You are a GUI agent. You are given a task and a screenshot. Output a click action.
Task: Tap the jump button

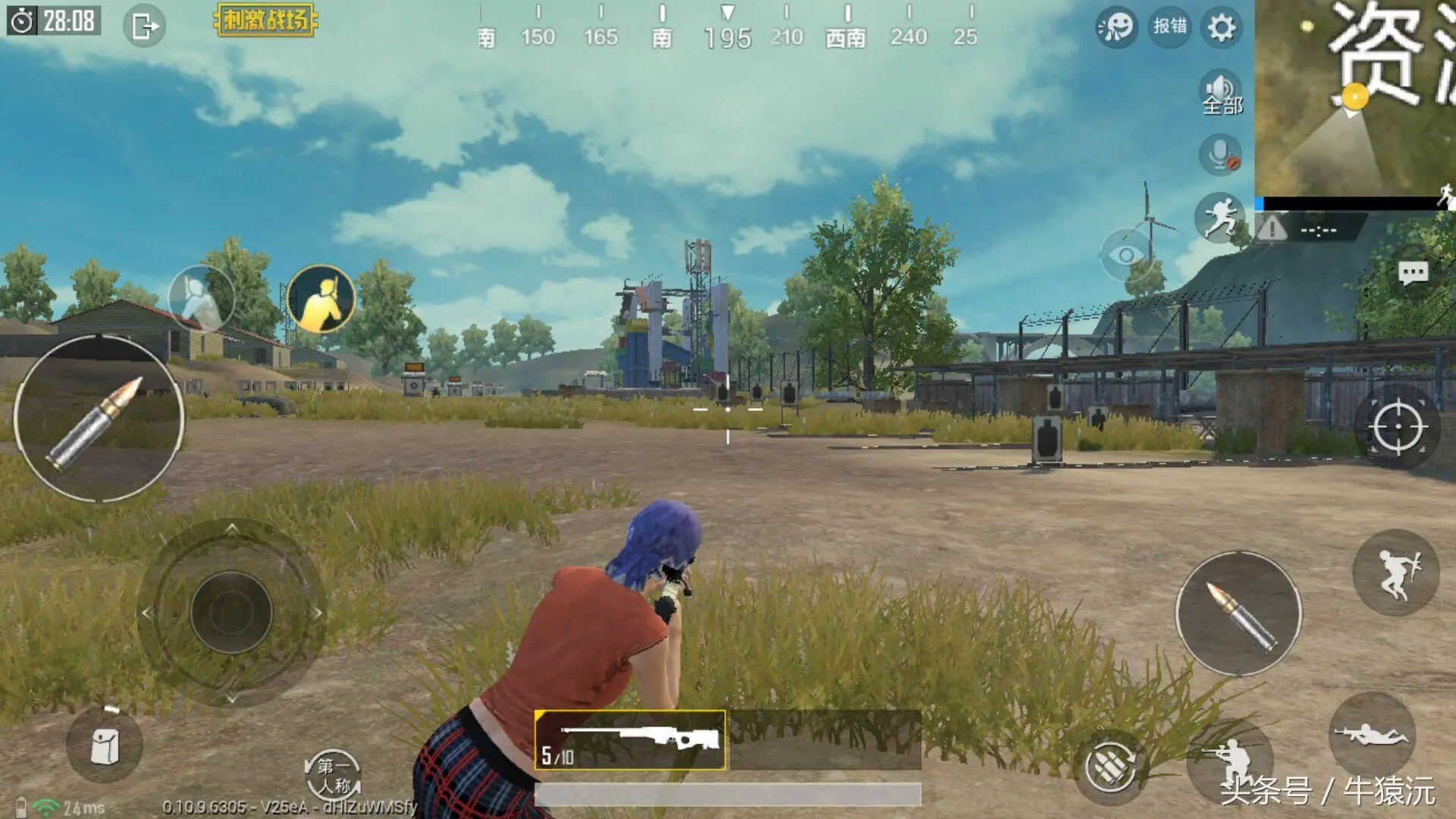pos(1395,573)
